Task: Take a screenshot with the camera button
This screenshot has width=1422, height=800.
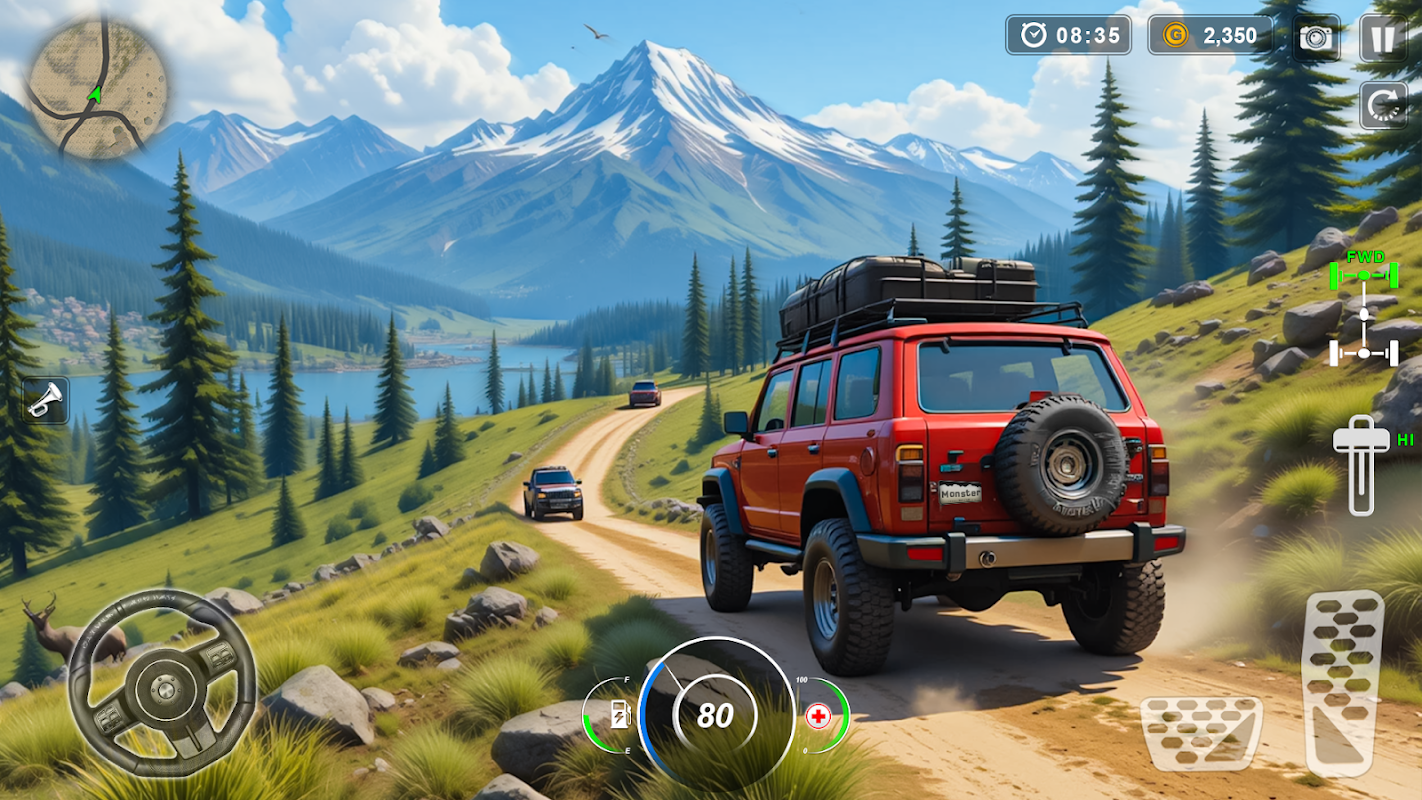Action: point(1316,38)
